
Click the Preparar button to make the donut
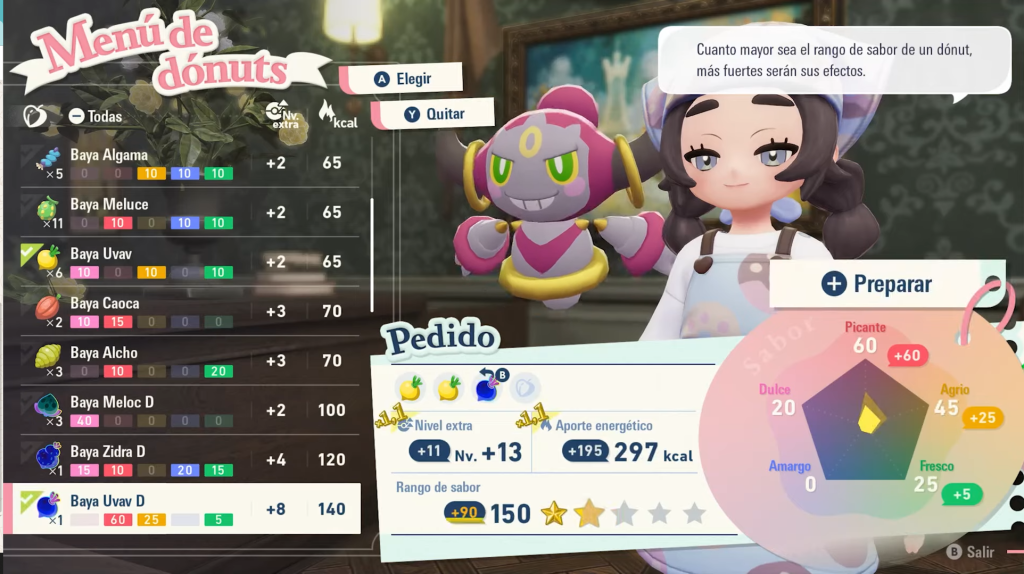[876, 284]
